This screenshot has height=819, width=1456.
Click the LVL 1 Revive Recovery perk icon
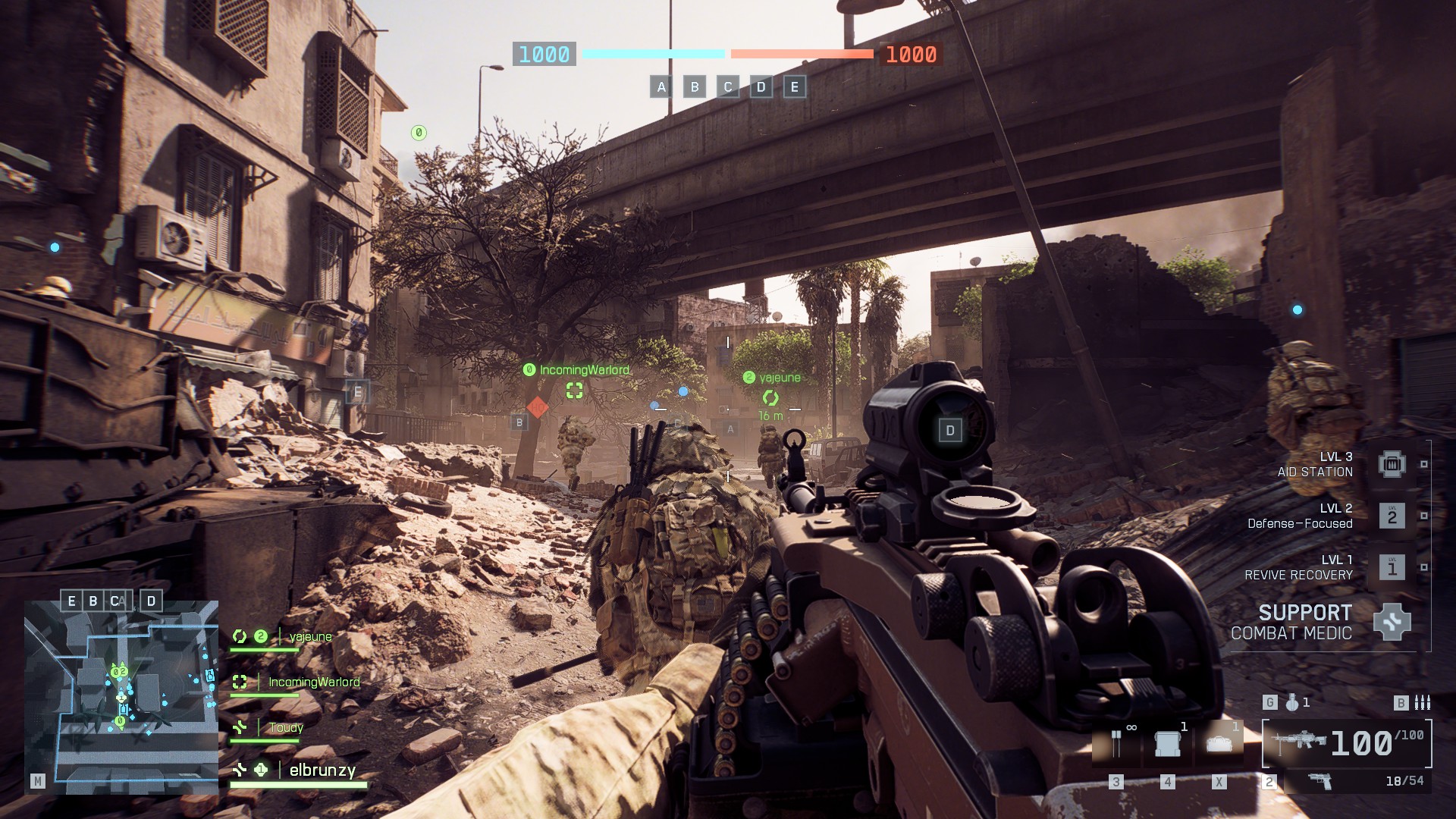(1392, 567)
